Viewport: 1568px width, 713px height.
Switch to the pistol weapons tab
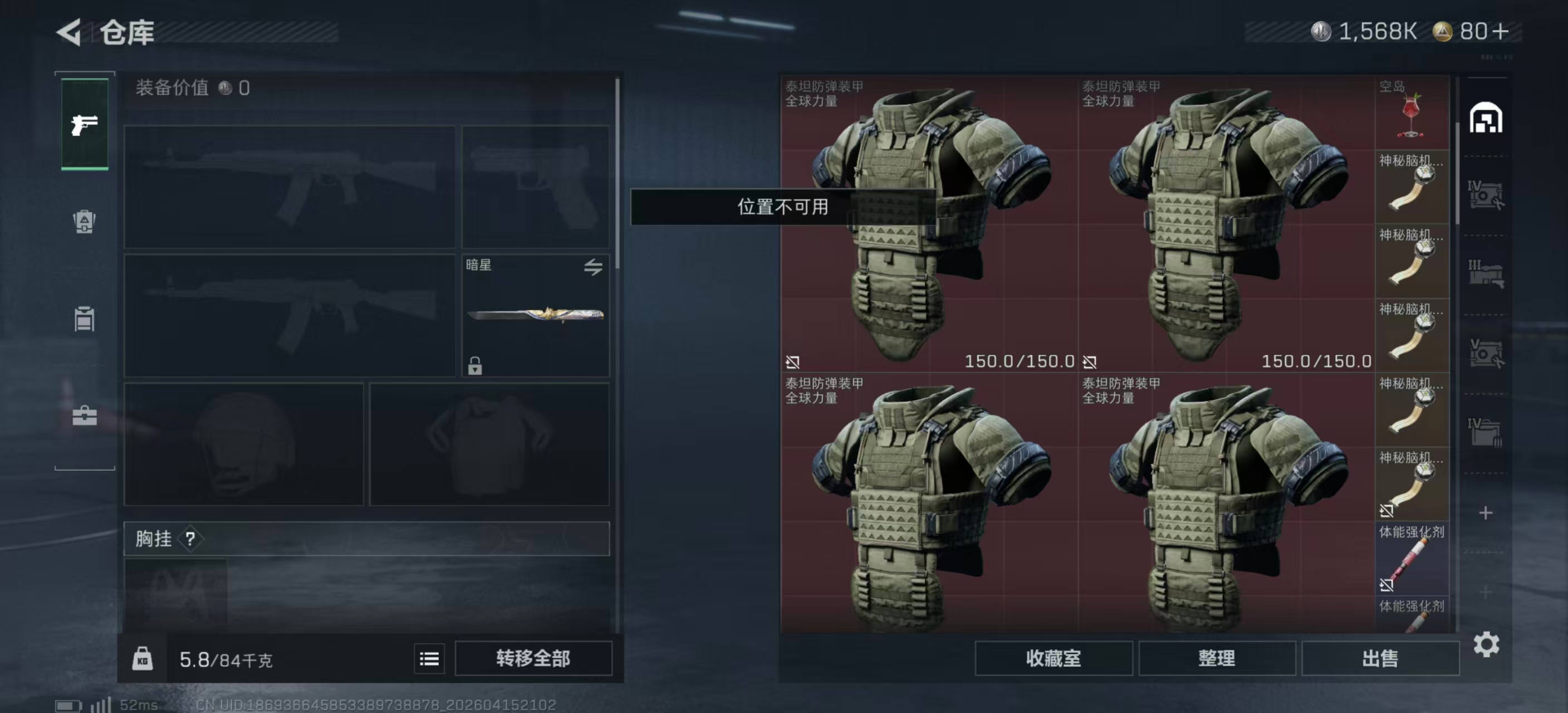click(x=85, y=125)
